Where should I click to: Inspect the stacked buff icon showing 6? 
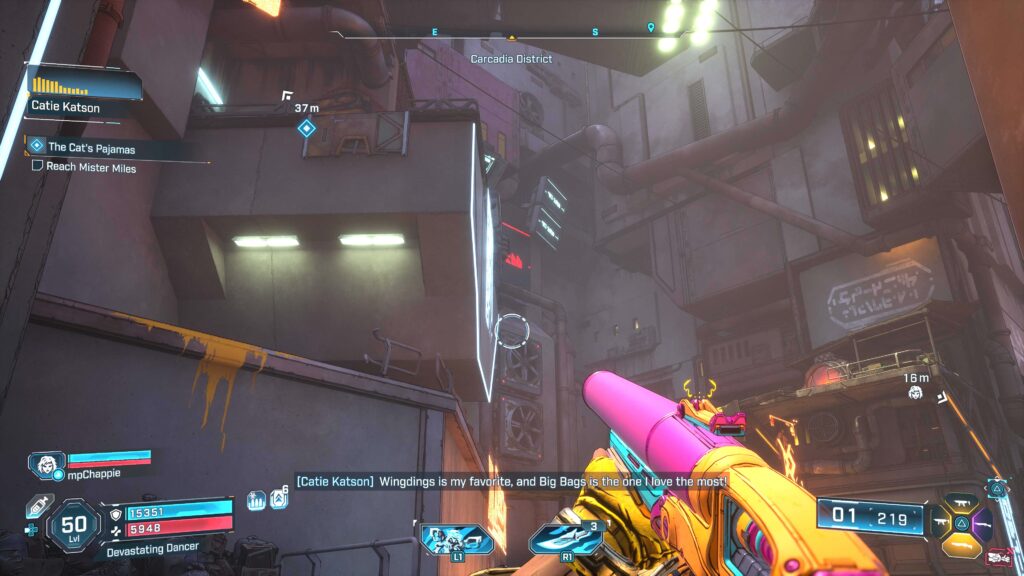point(279,498)
